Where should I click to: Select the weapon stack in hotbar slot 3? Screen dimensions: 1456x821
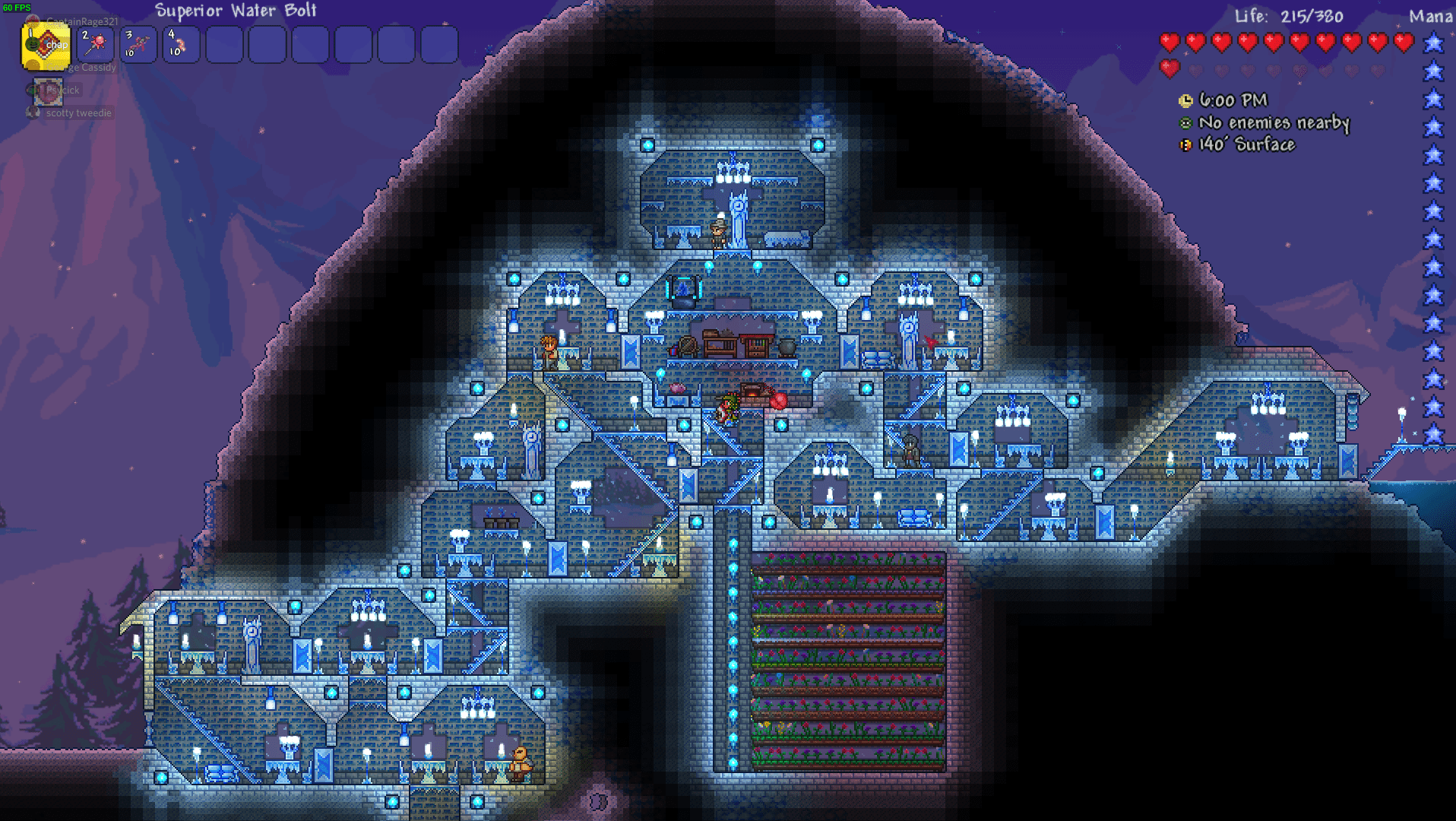point(140,46)
